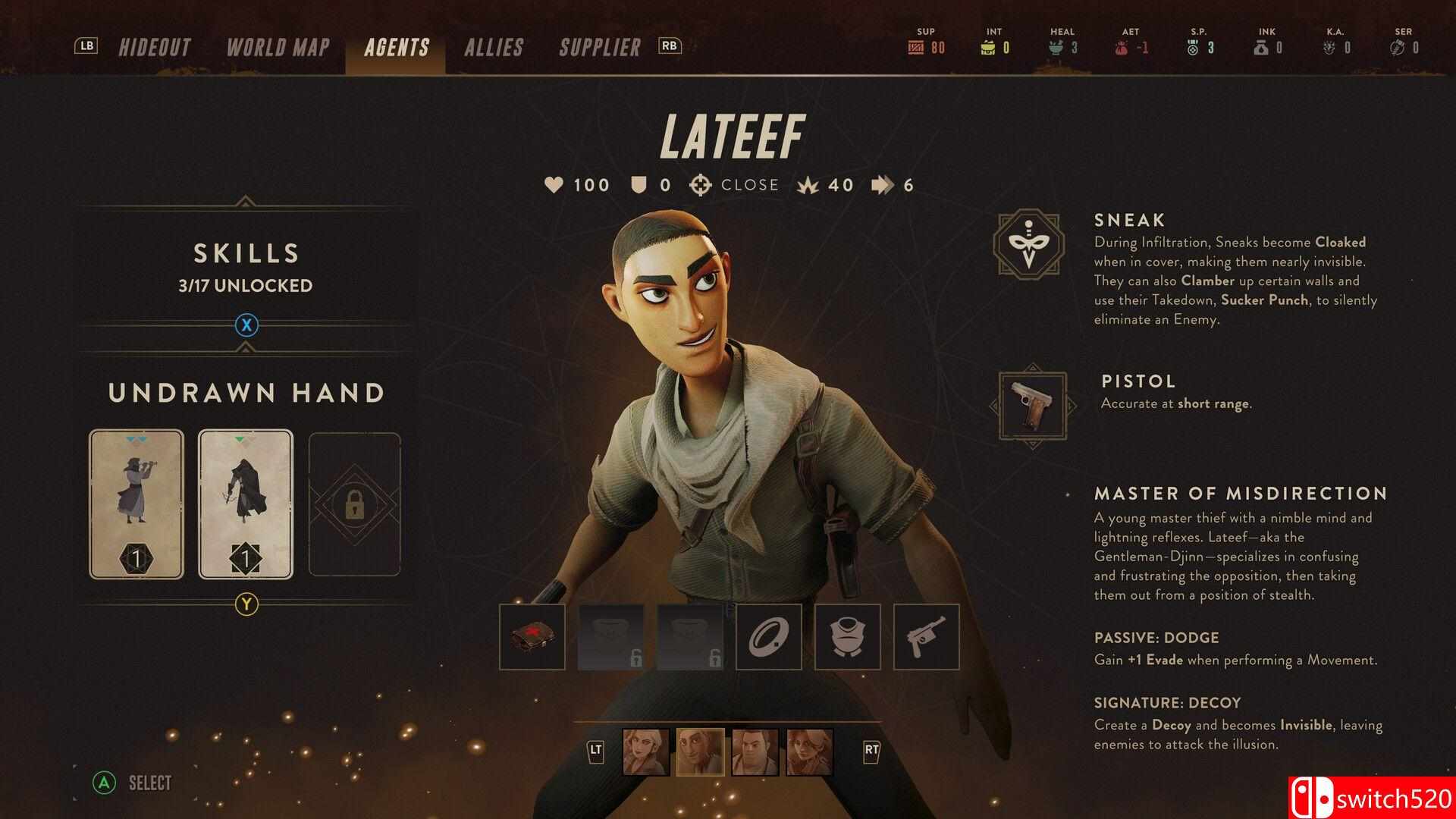This screenshot has width=1456, height=819.
Task: Select the Agents tab
Action: point(396,47)
